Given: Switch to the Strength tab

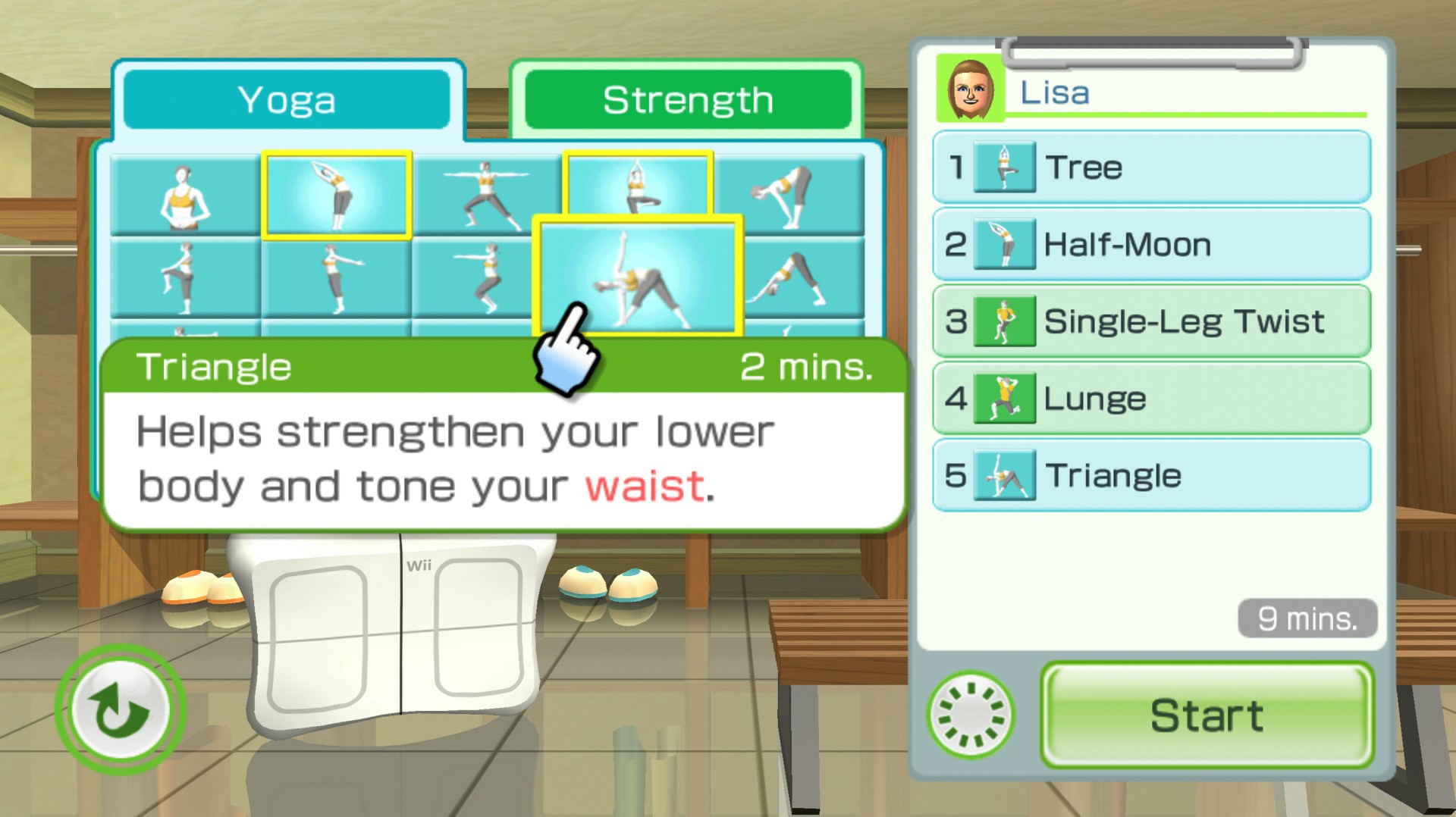Looking at the screenshot, I should (686, 99).
